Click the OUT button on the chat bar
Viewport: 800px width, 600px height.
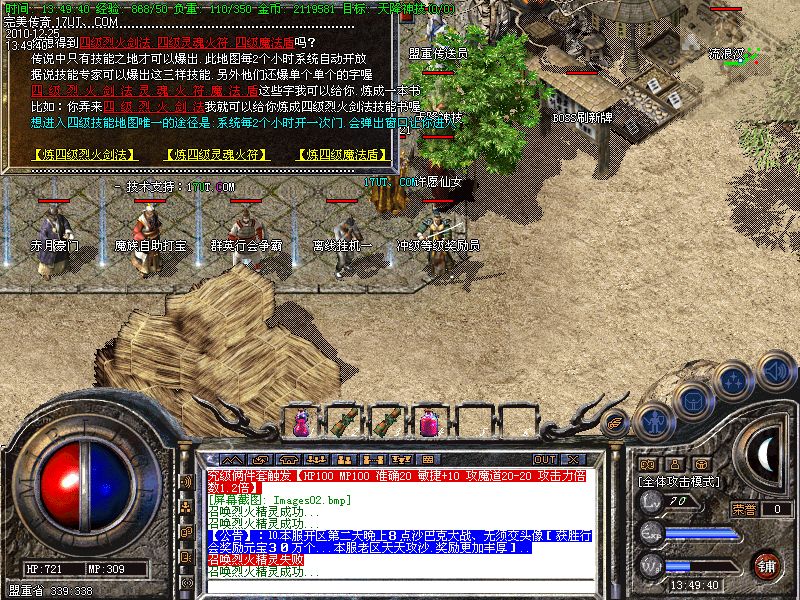pyautogui.click(x=544, y=459)
